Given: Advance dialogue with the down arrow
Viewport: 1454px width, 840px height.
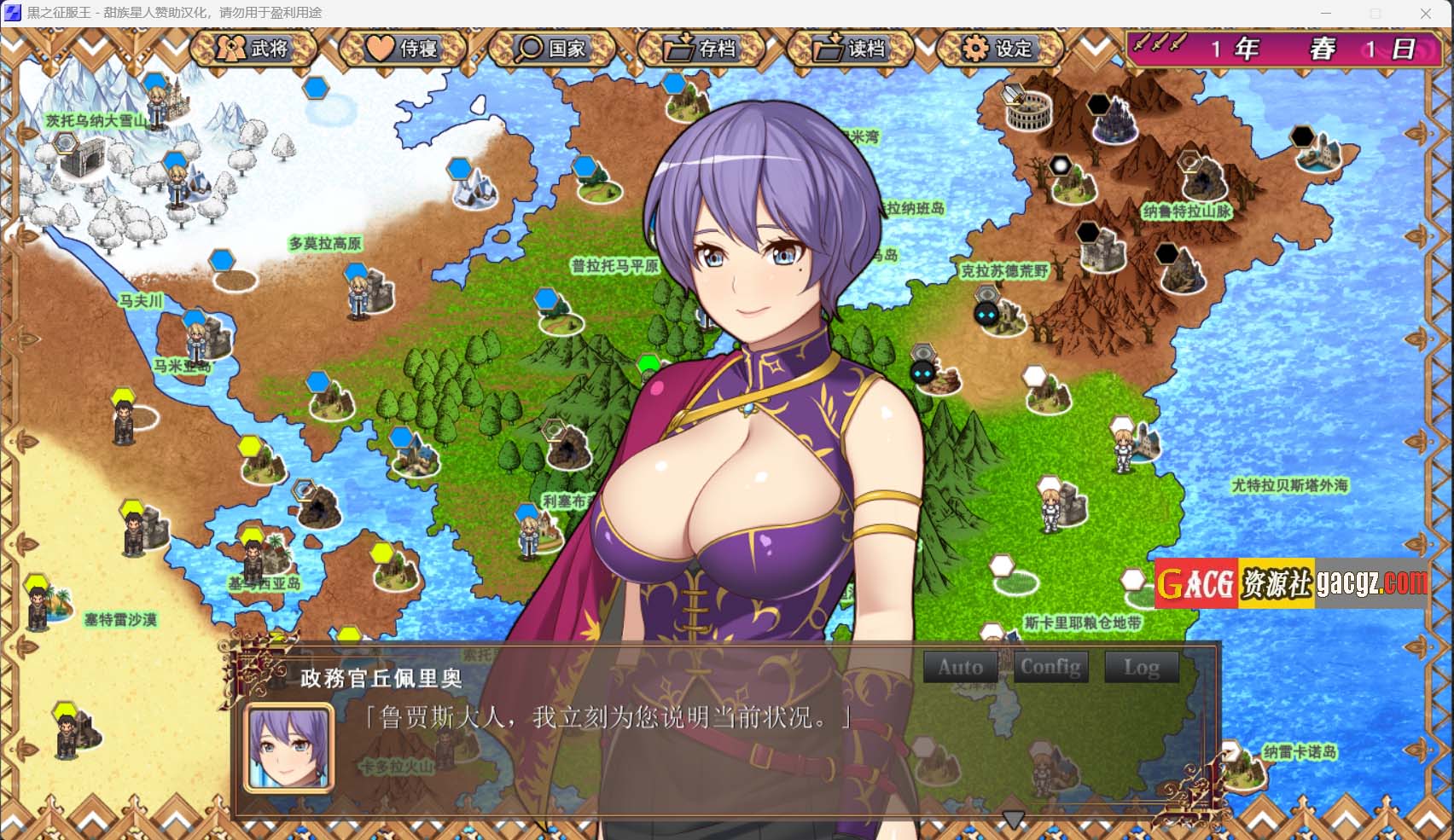Looking at the screenshot, I should click(1013, 820).
